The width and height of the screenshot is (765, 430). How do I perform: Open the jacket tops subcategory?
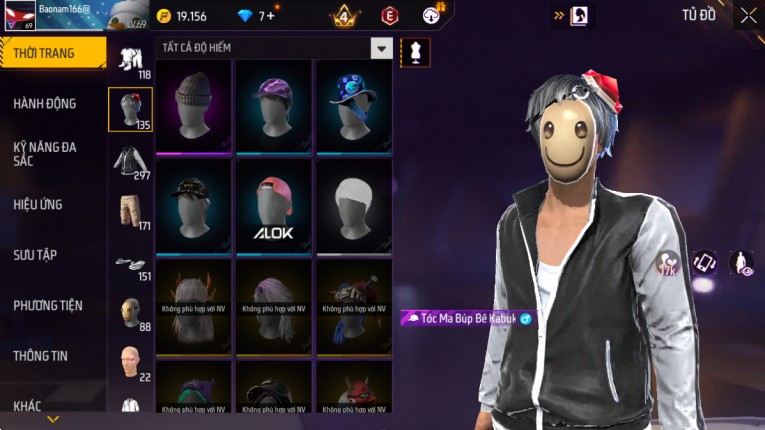point(130,162)
